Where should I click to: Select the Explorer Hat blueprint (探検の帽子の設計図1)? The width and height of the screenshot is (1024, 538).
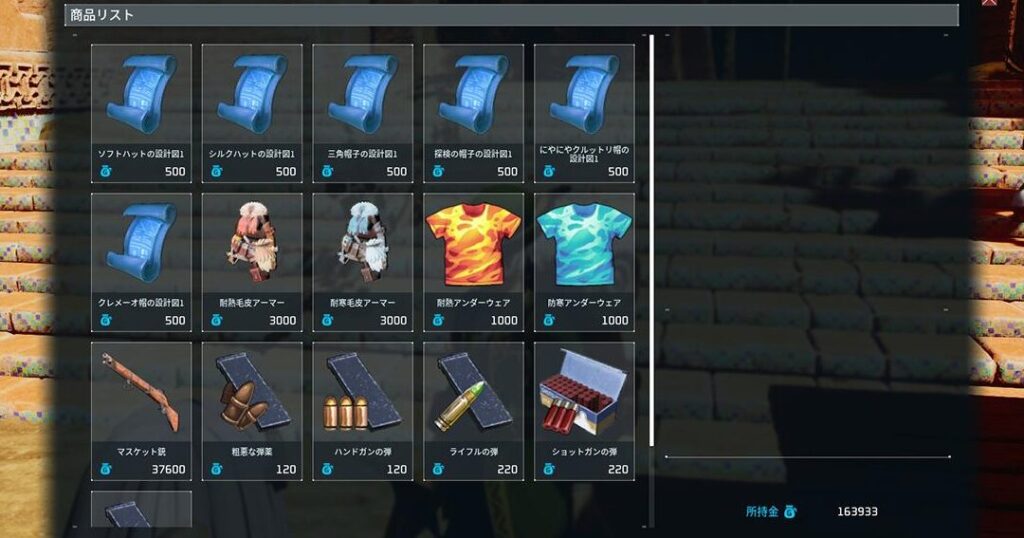click(x=473, y=113)
